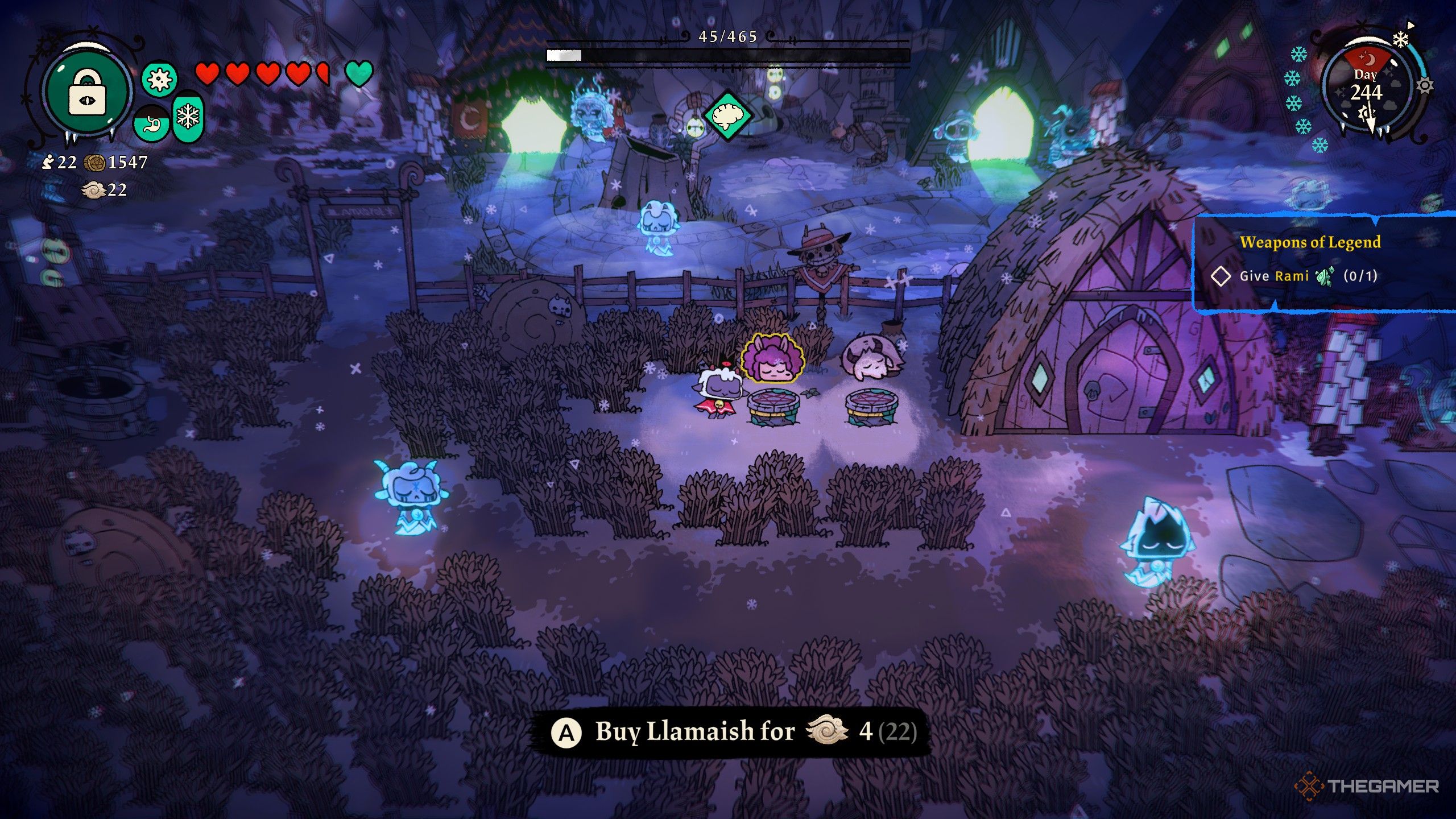Select the teal cog status icon
Screen dimensions: 1456x819
pos(159,79)
